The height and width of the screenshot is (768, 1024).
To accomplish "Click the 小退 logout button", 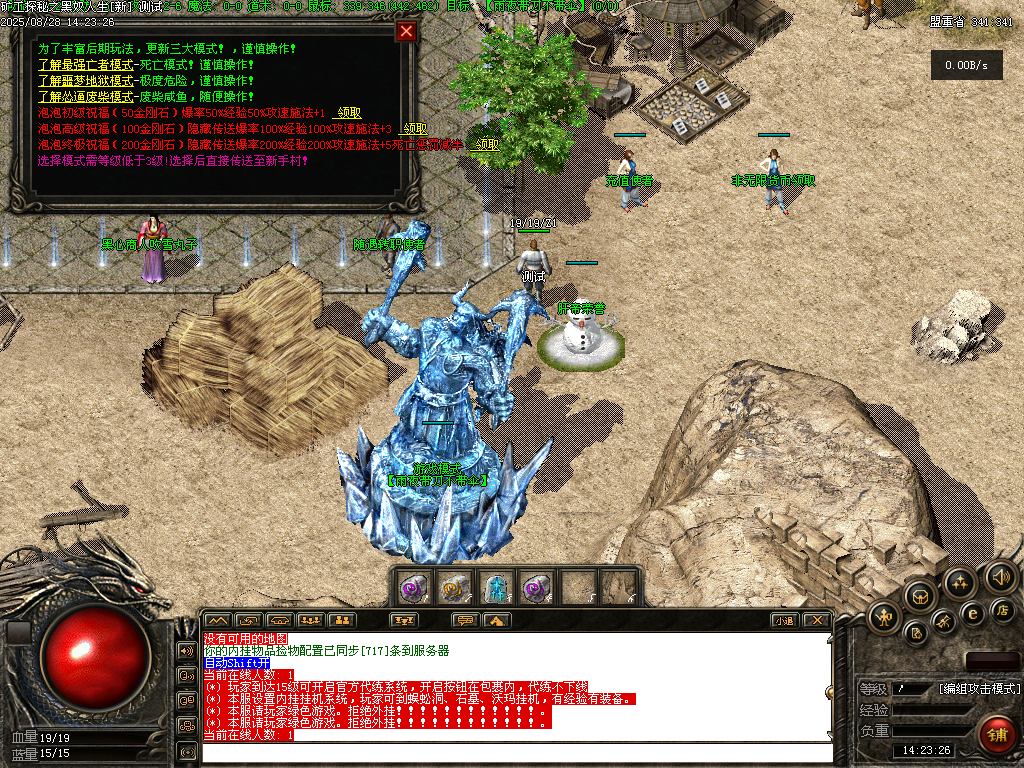I will [785, 620].
